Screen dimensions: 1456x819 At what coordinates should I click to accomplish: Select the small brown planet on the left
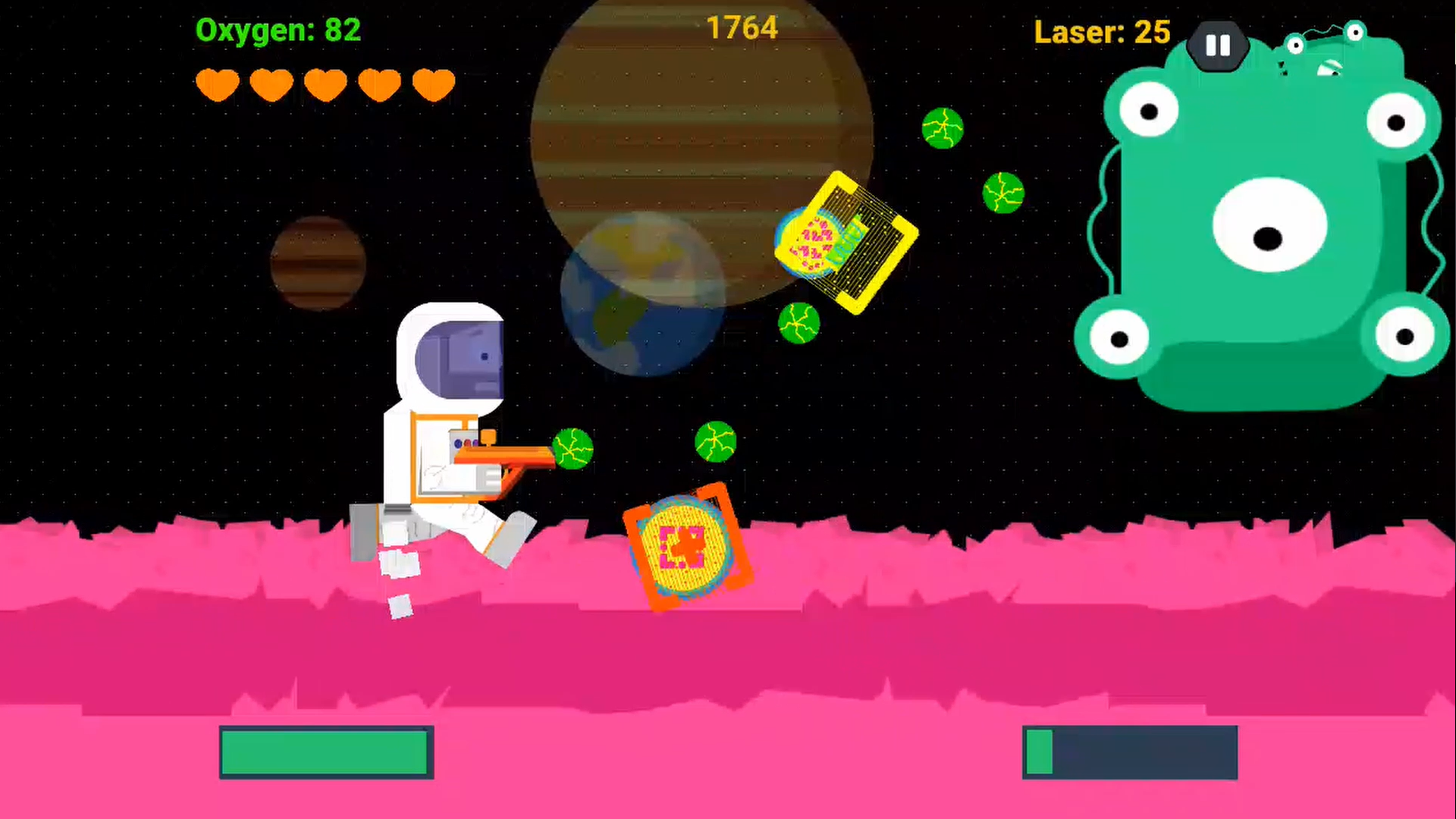pyautogui.click(x=317, y=265)
